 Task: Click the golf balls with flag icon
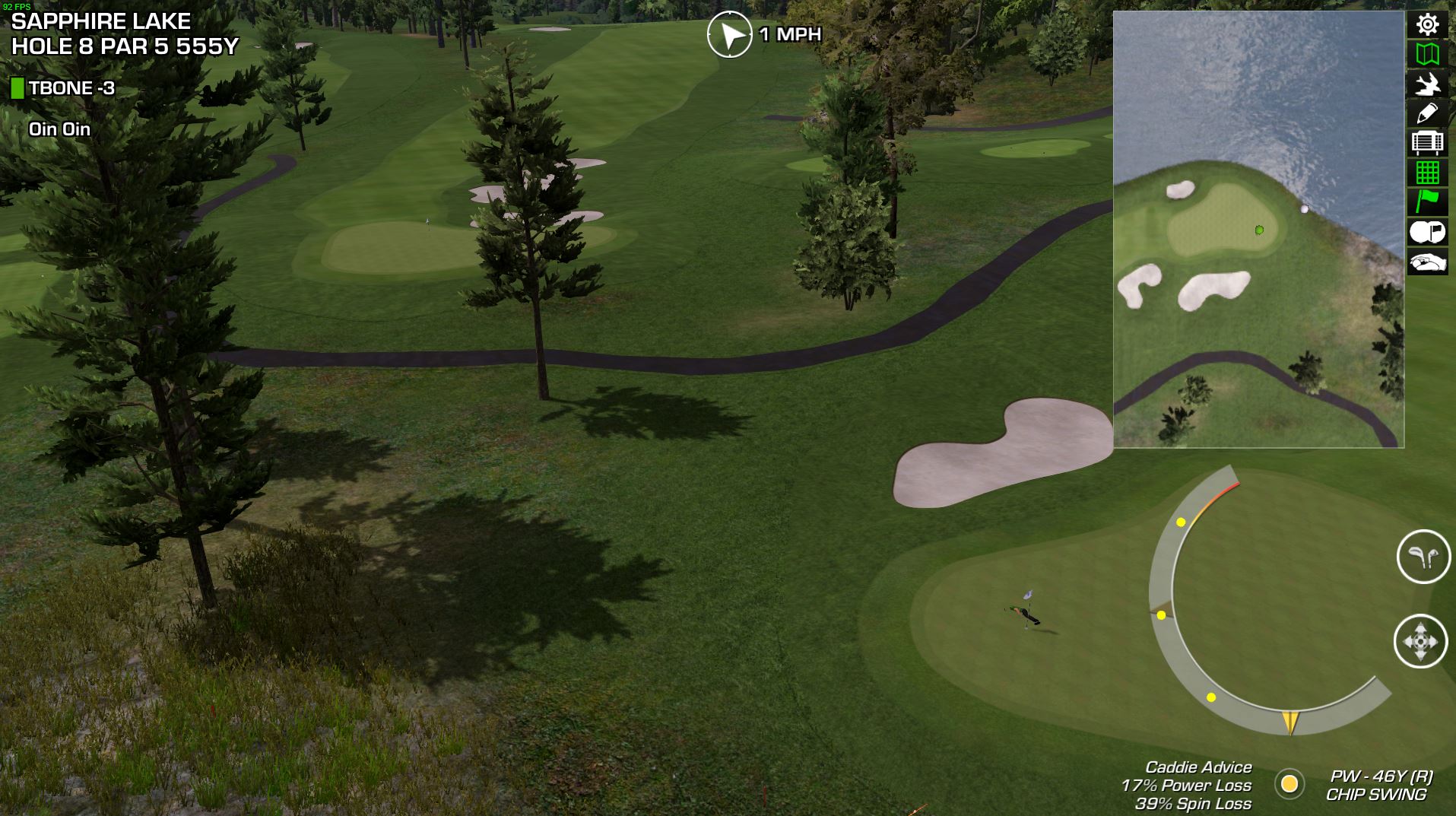click(x=1427, y=232)
